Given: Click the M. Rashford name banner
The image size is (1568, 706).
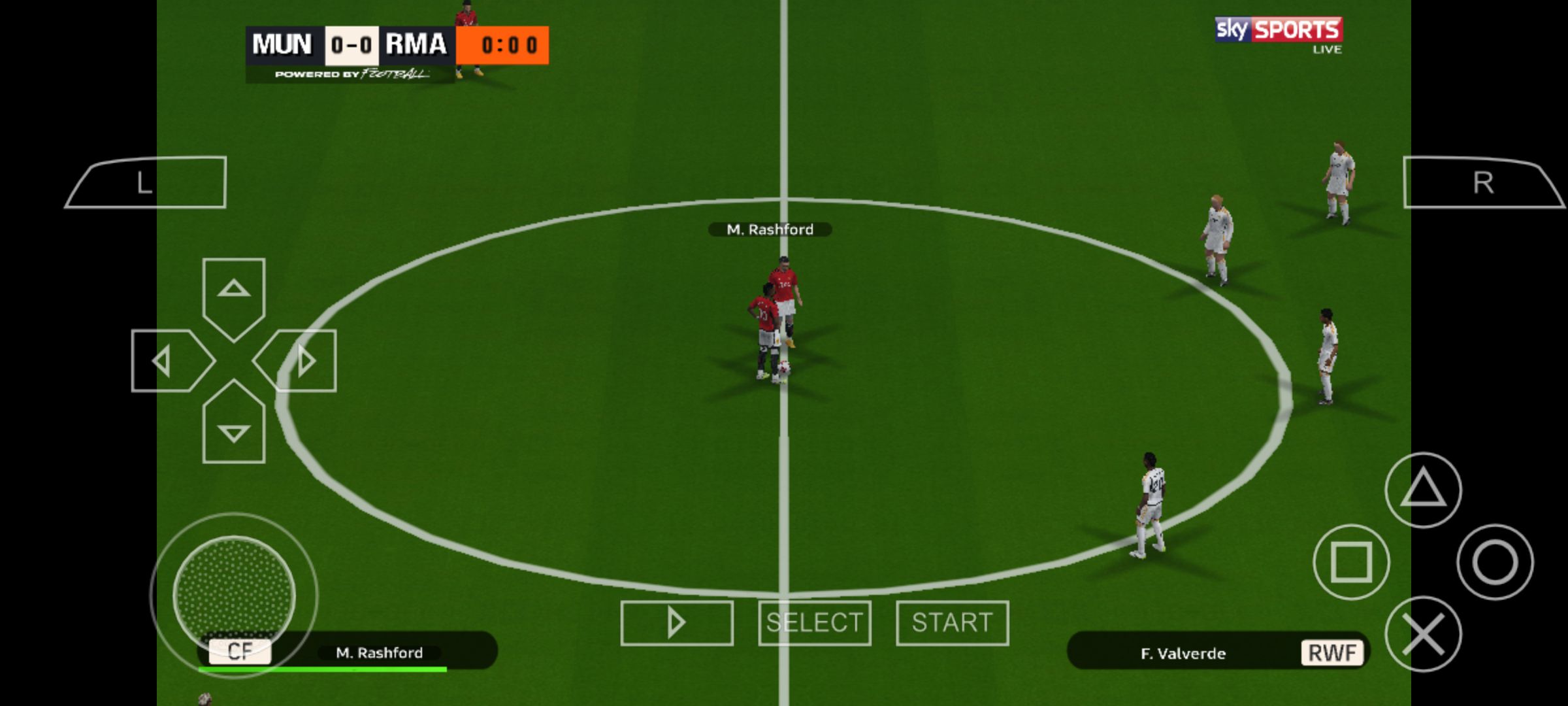Looking at the screenshot, I should click(x=771, y=229).
